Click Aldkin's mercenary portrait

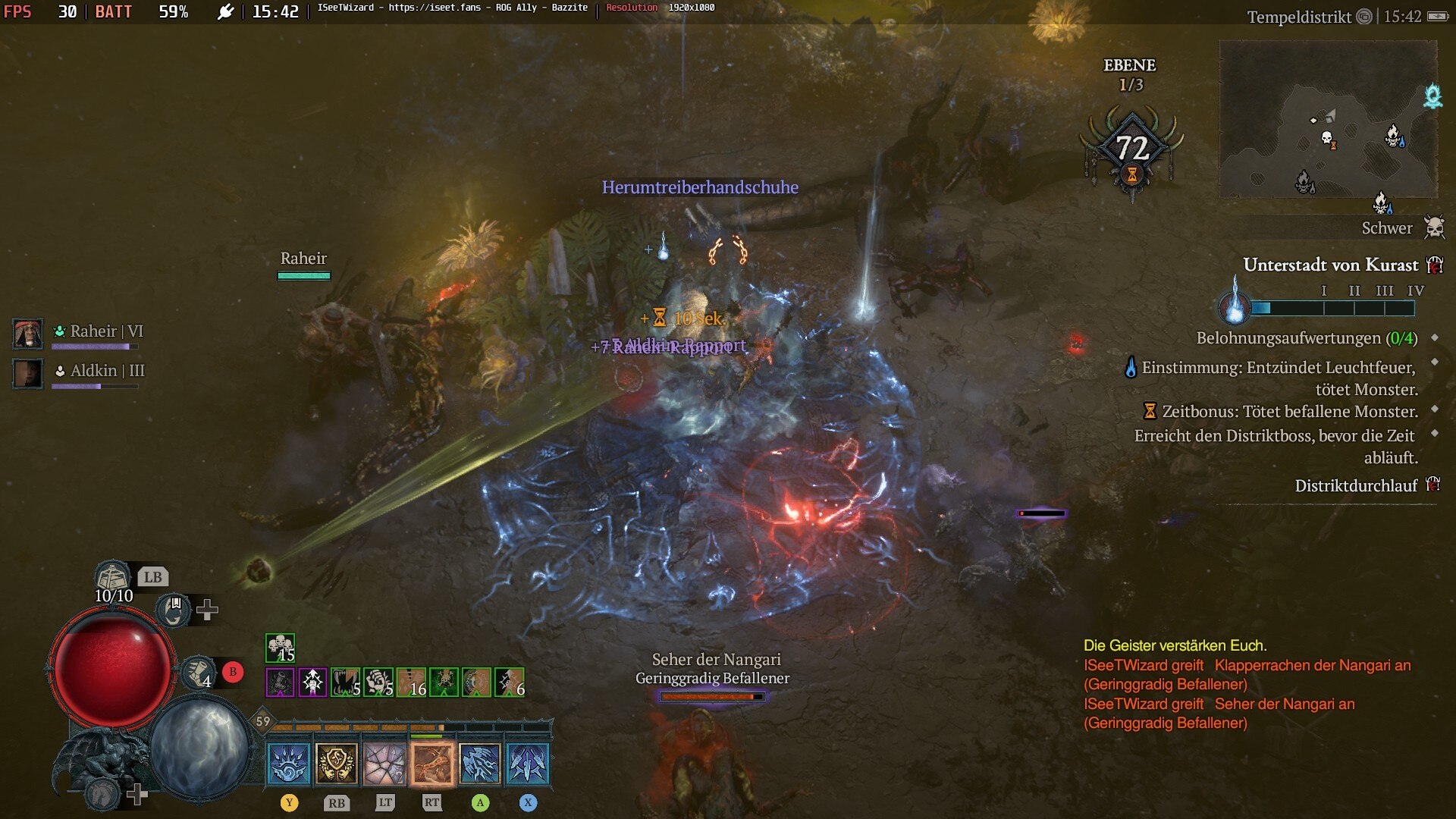pos(28,373)
